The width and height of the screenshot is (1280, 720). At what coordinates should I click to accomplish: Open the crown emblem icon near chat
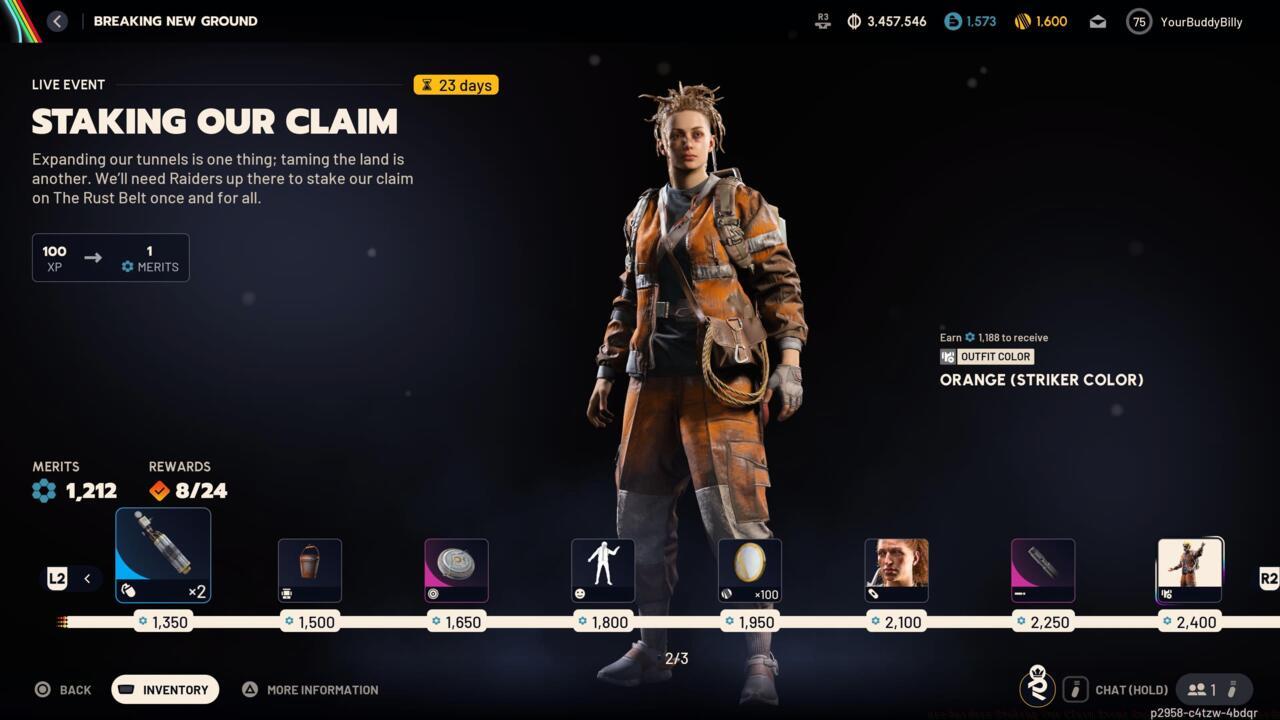click(x=1037, y=689)
